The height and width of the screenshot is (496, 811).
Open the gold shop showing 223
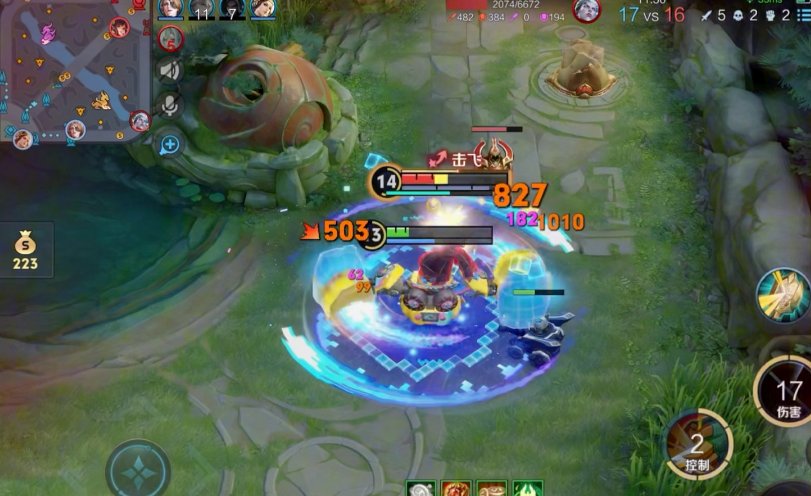[25, 250]
